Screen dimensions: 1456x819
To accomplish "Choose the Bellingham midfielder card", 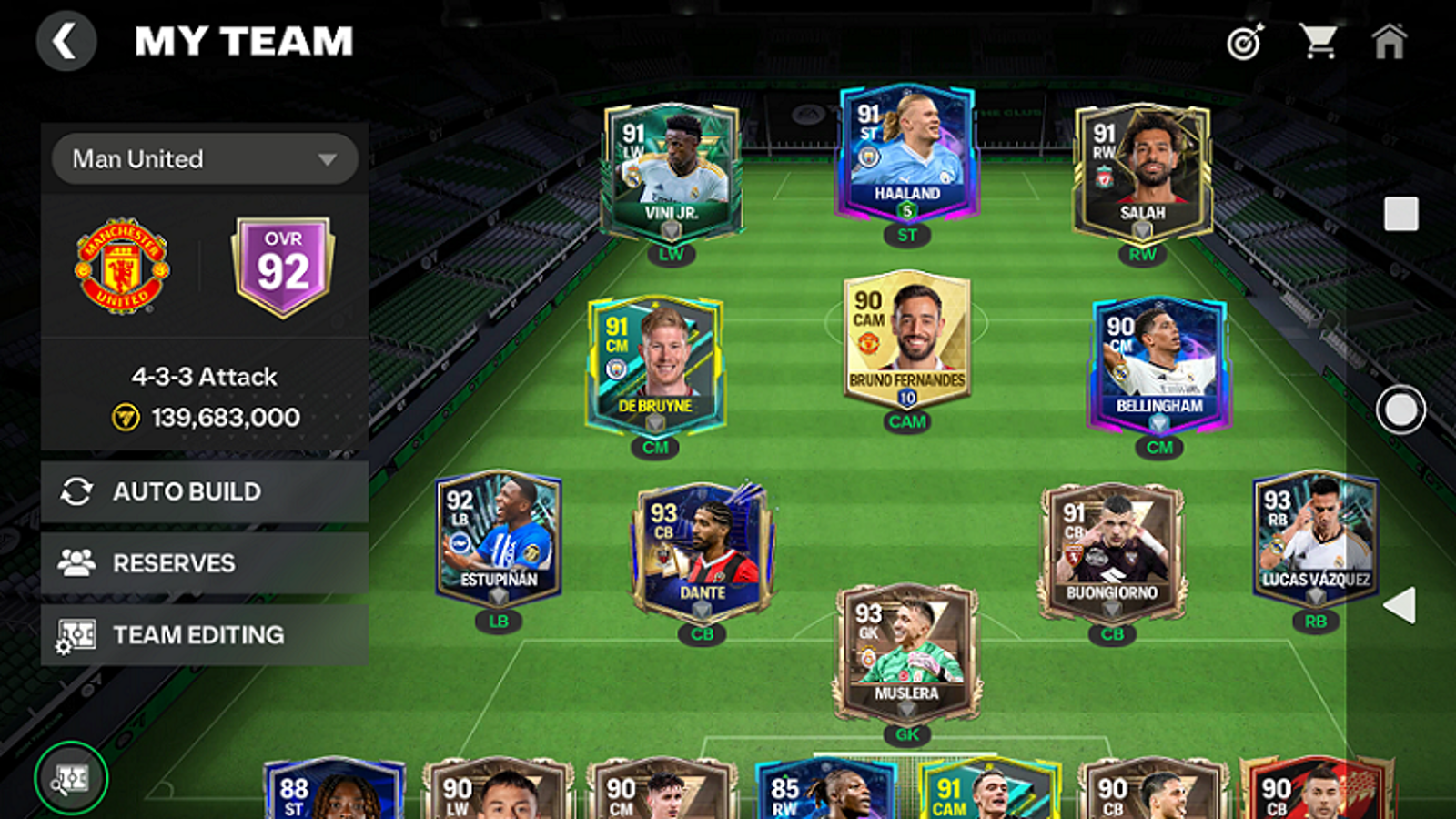I will click(1159, 364).
